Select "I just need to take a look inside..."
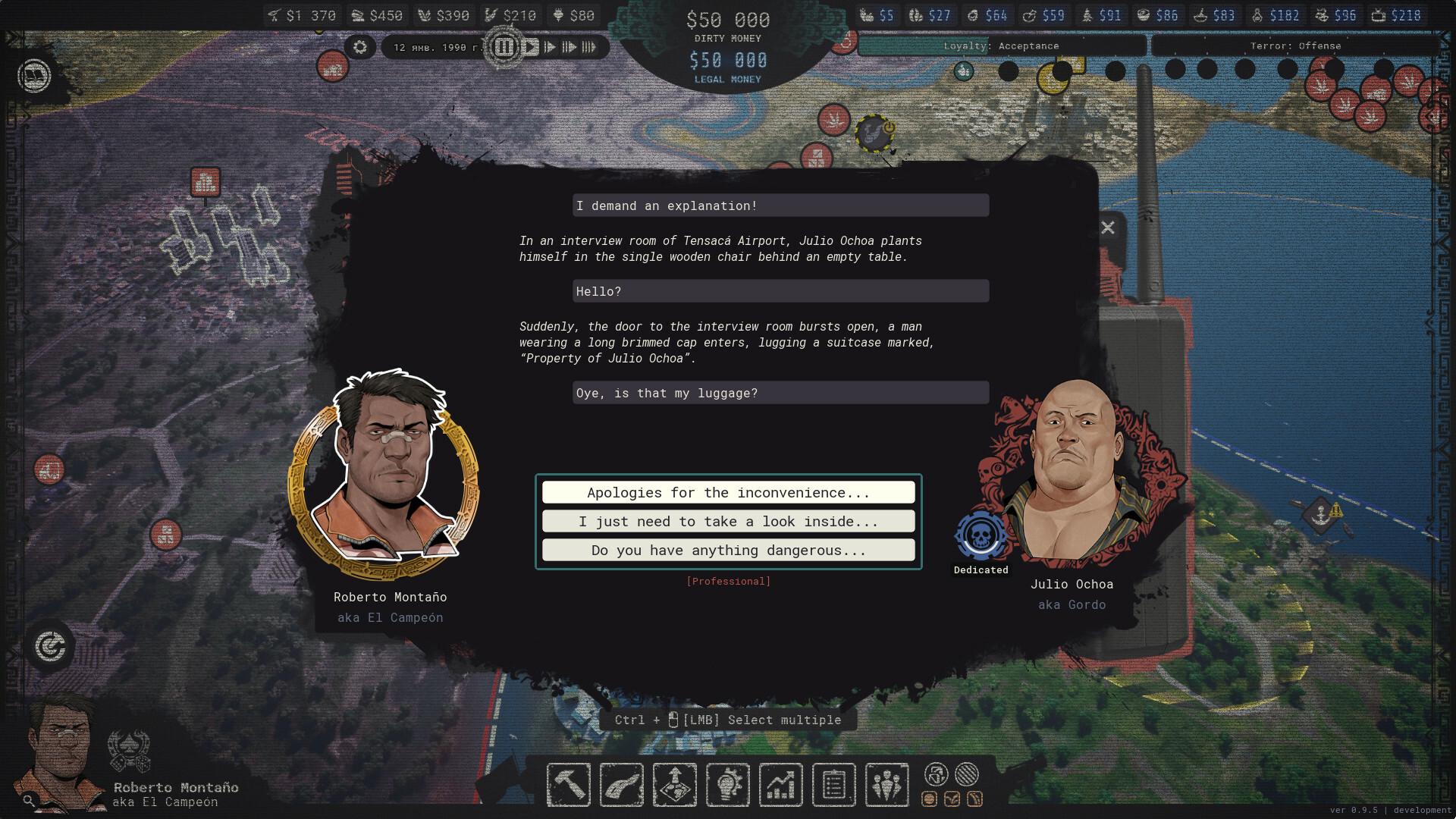 728,522
